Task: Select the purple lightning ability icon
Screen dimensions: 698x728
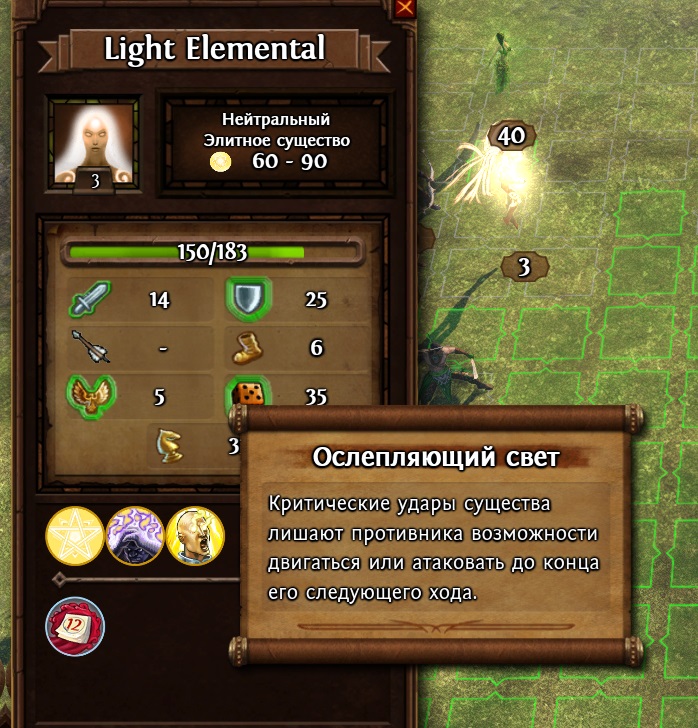Action: (x=136, y=536)
